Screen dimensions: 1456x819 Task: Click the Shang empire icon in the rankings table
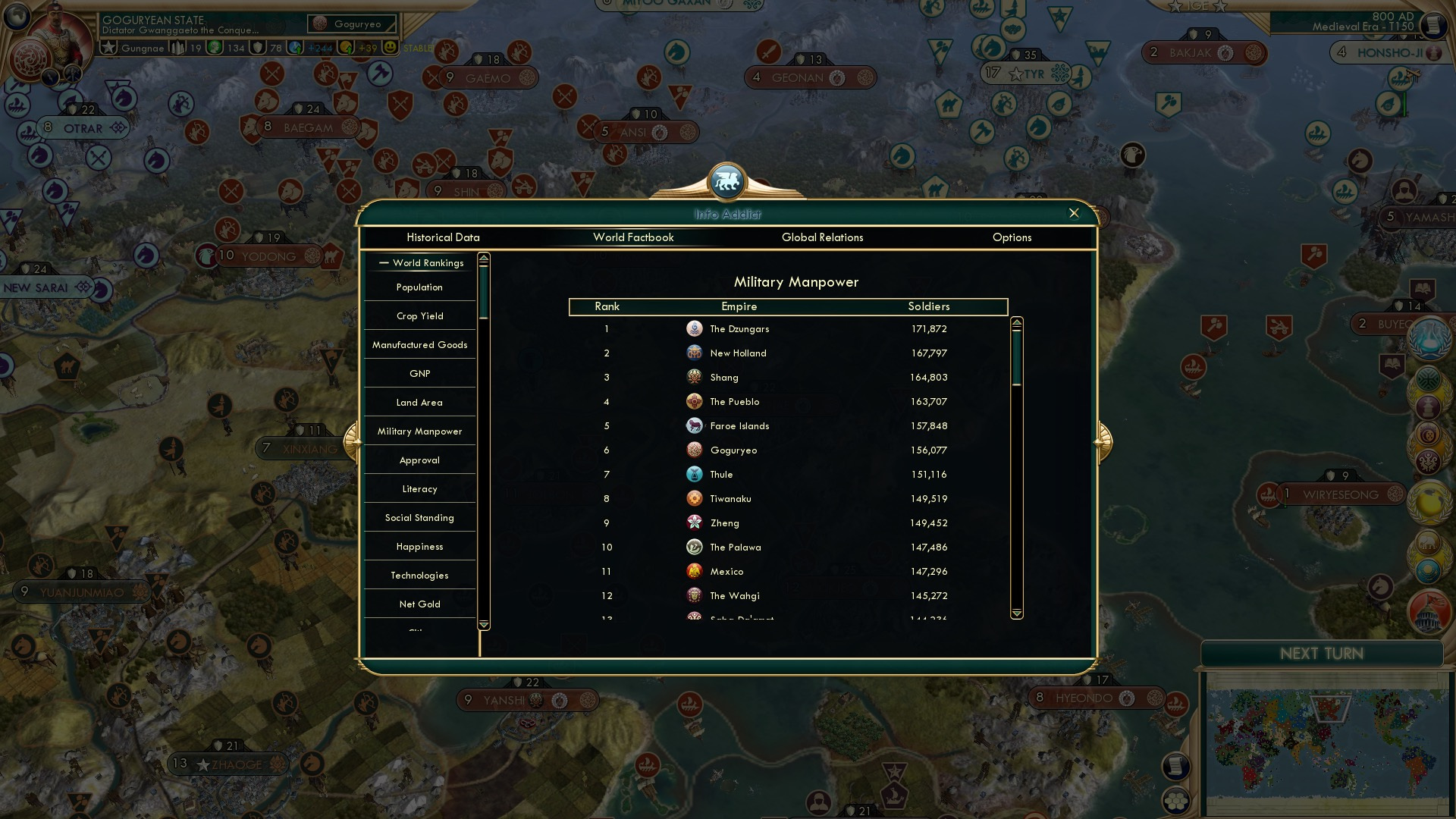click(x=694, y=377)
